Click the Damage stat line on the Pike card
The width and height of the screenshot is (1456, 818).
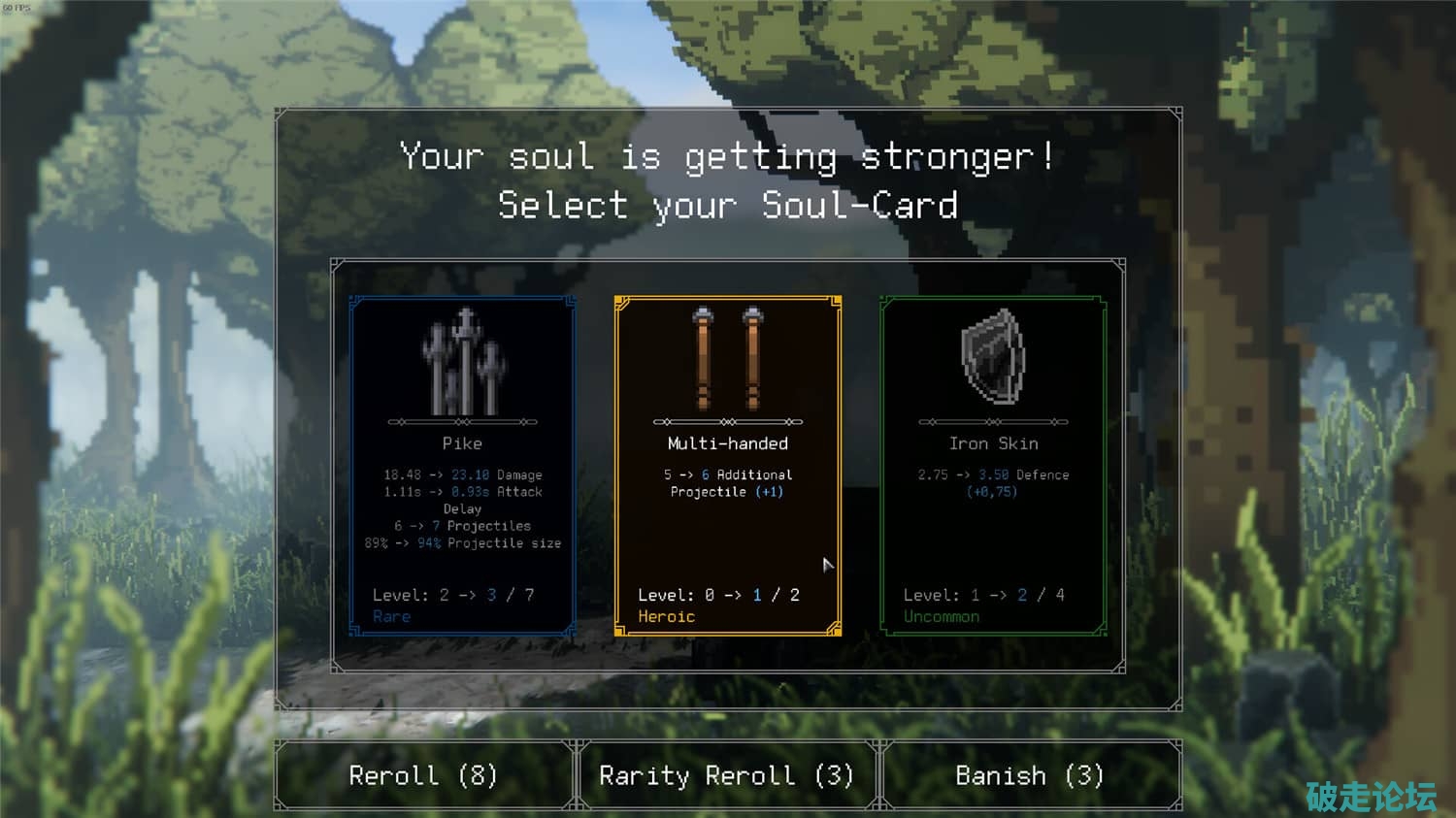pyautogui.click(x=463, y=474)
